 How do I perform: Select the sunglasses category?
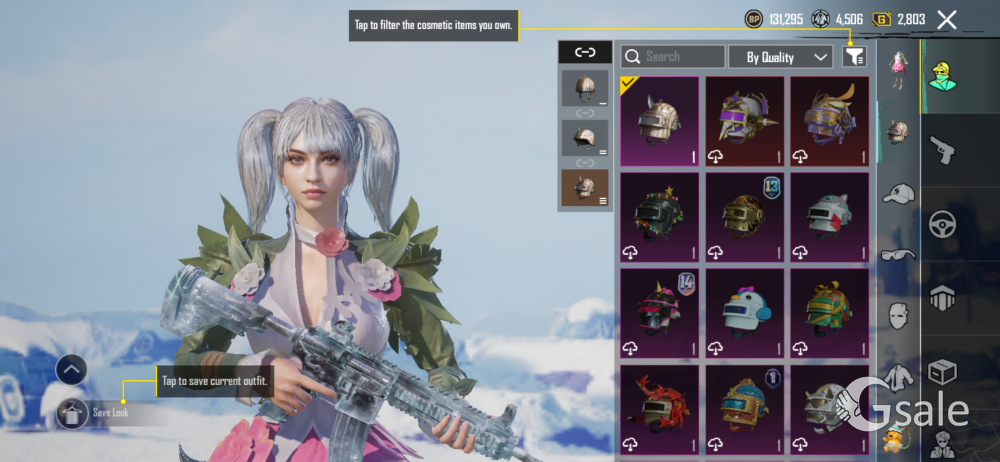(898, 255)
